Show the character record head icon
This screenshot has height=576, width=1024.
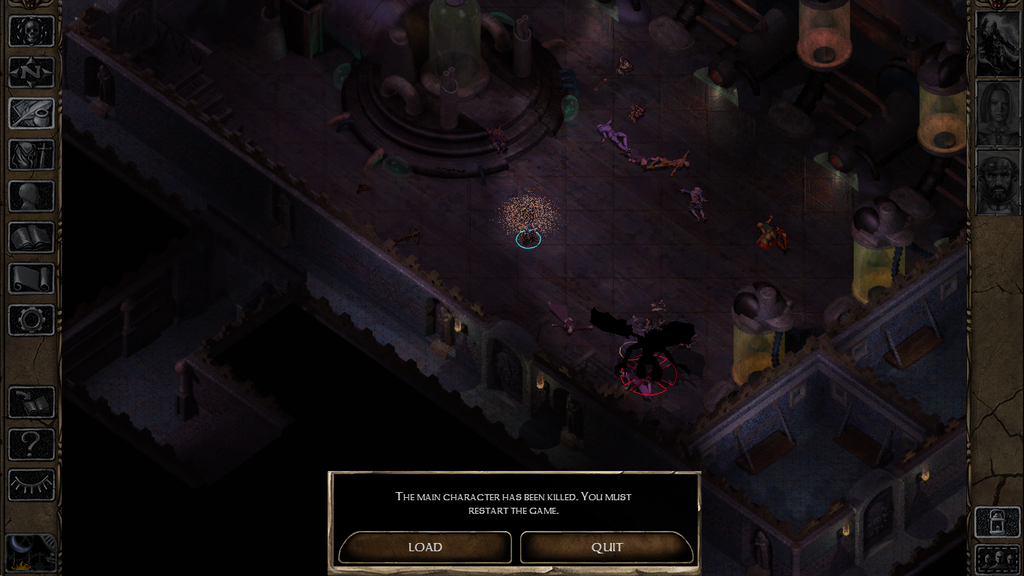click(31, 196)
